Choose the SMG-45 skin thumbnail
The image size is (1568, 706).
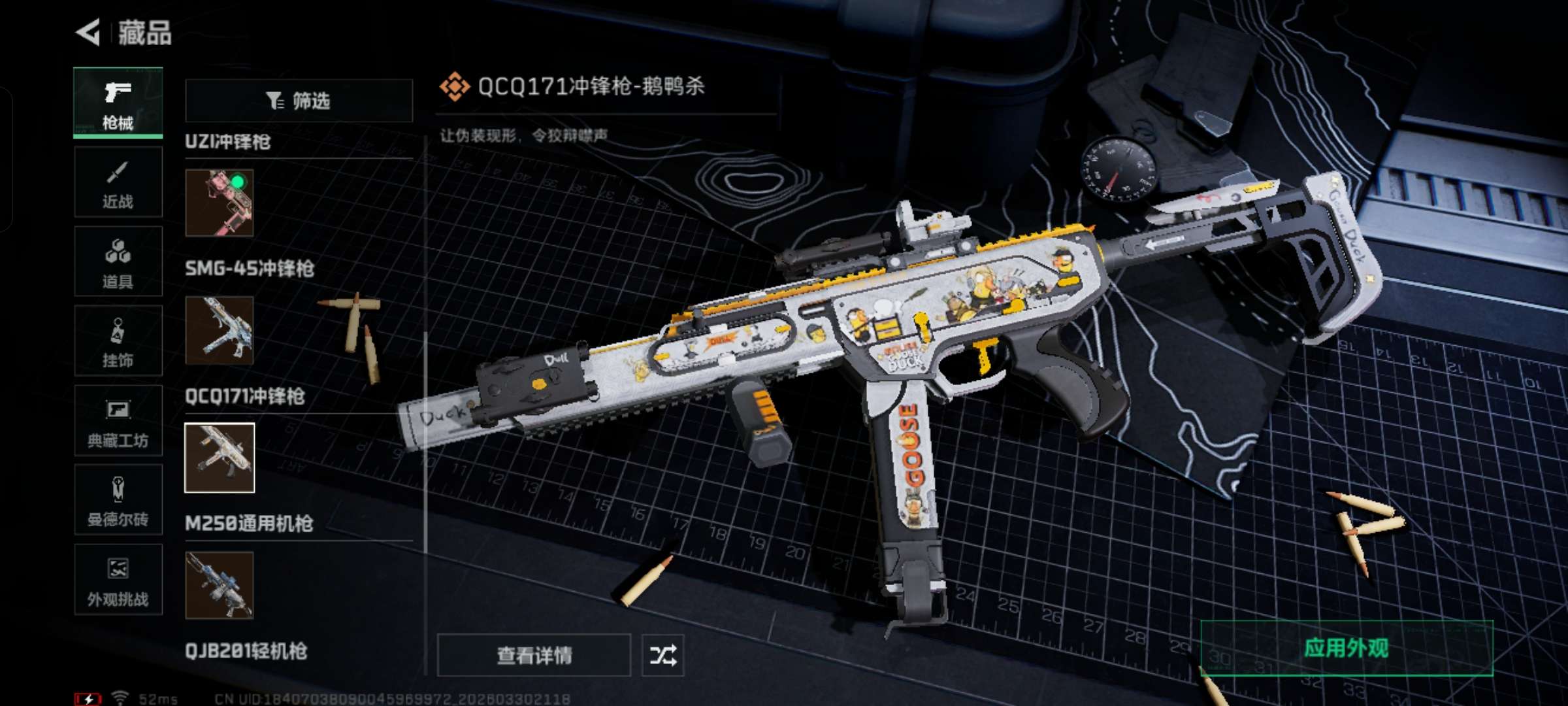point(220,330)
